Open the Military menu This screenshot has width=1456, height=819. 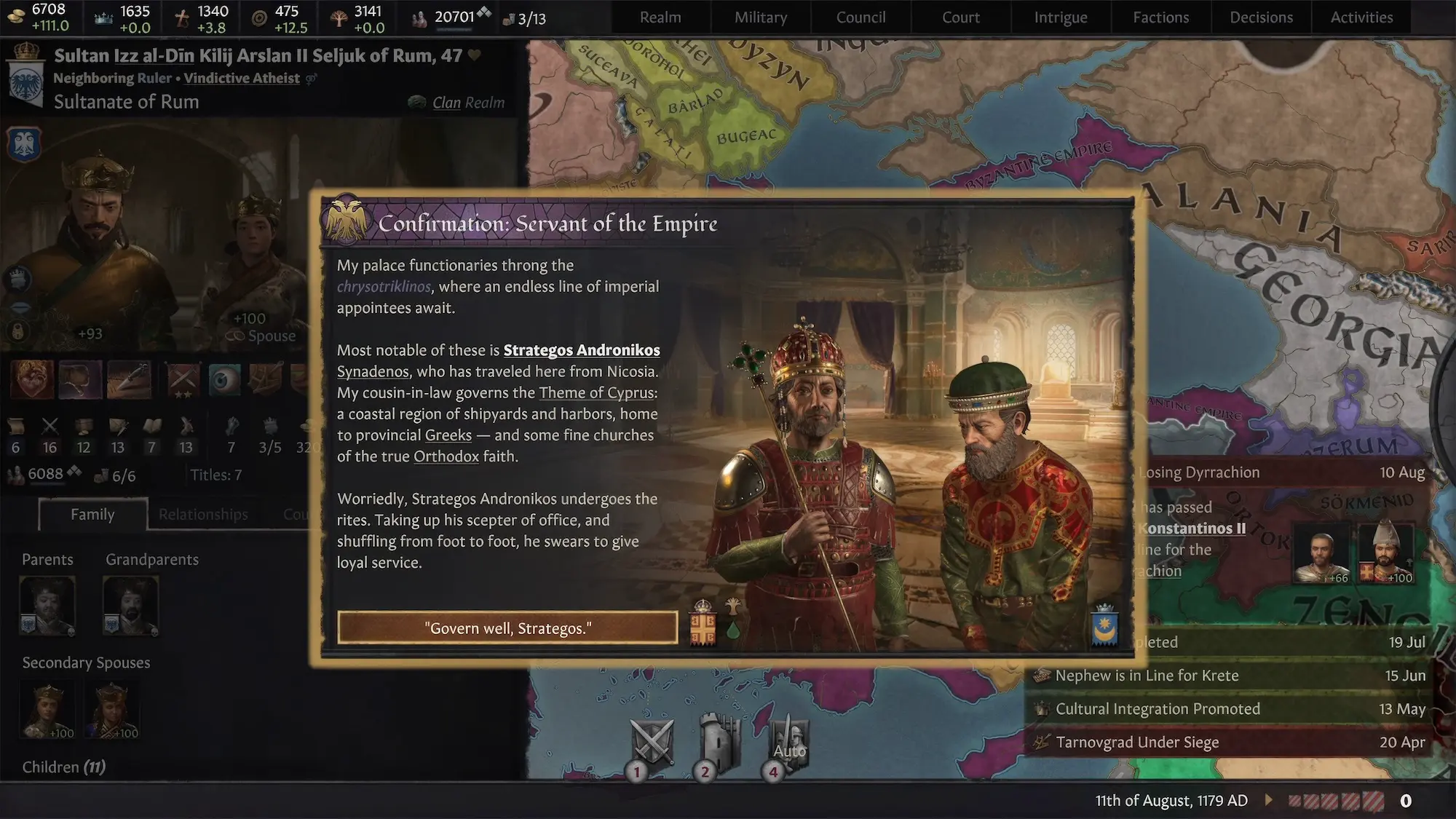click(x=761, y=17)
